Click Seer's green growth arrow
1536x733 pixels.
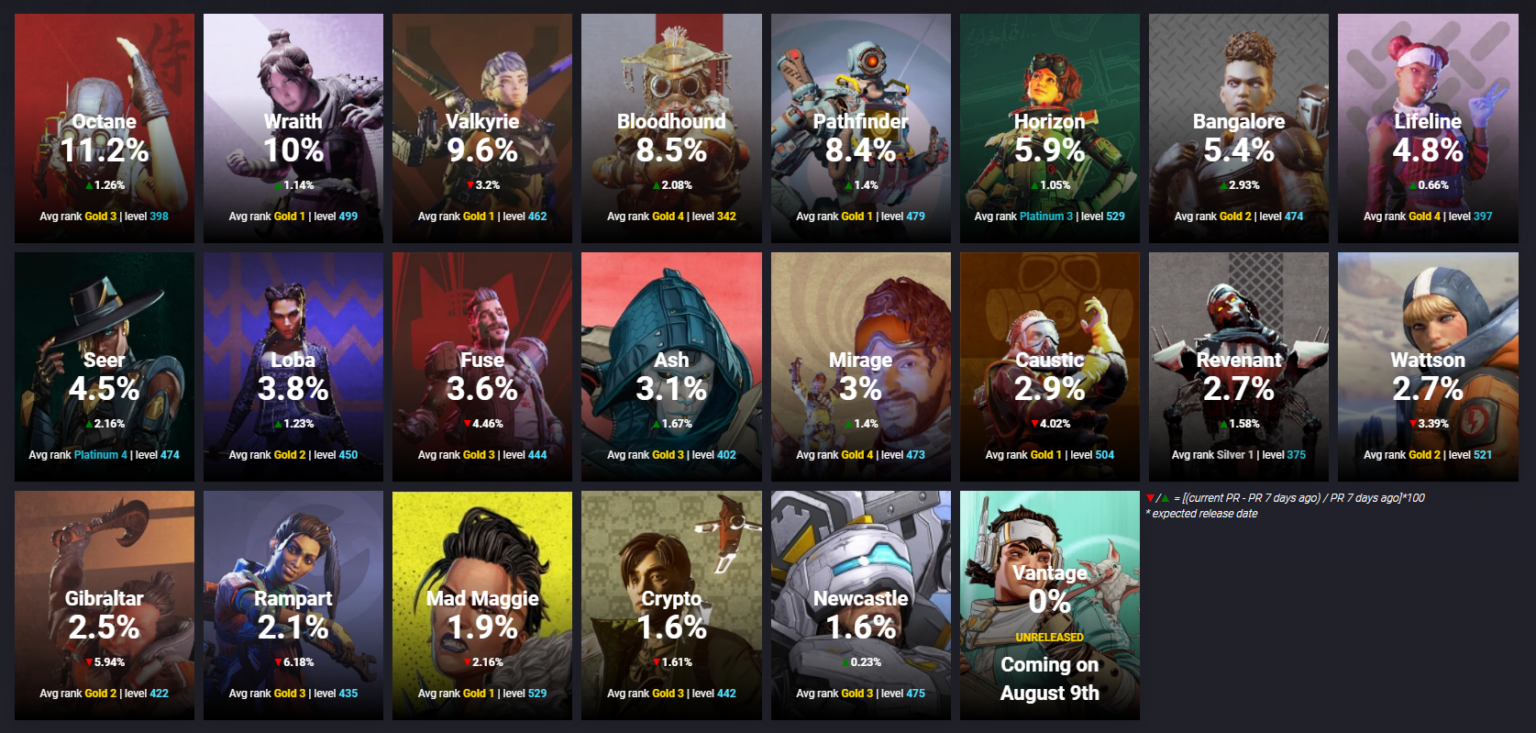coord(87,423)
